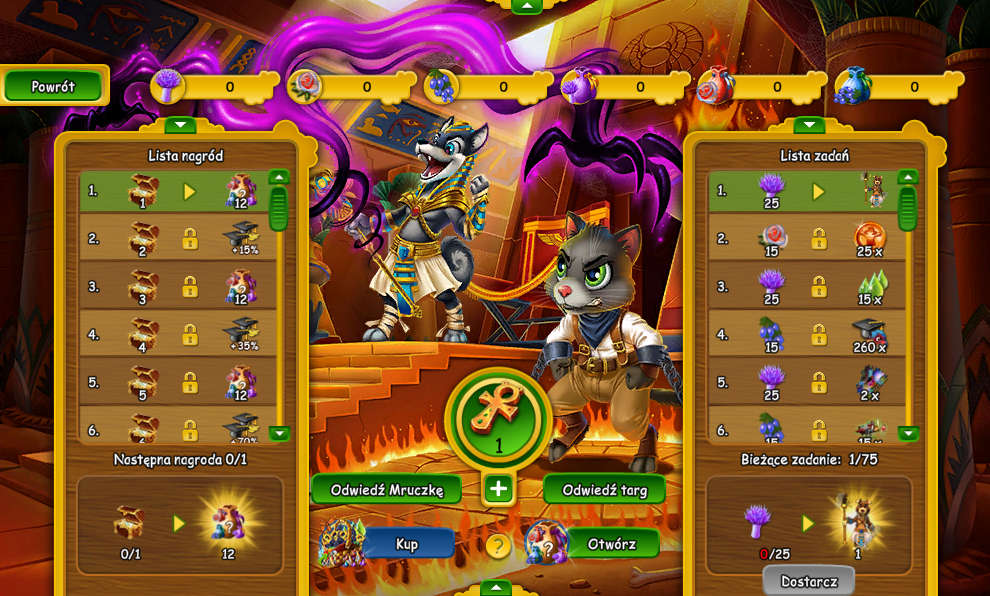Image resolution: width=990 pixels, height=596 pixels.
Task: Click the task list scroll-down arrow
Action: tap(908, 433)
